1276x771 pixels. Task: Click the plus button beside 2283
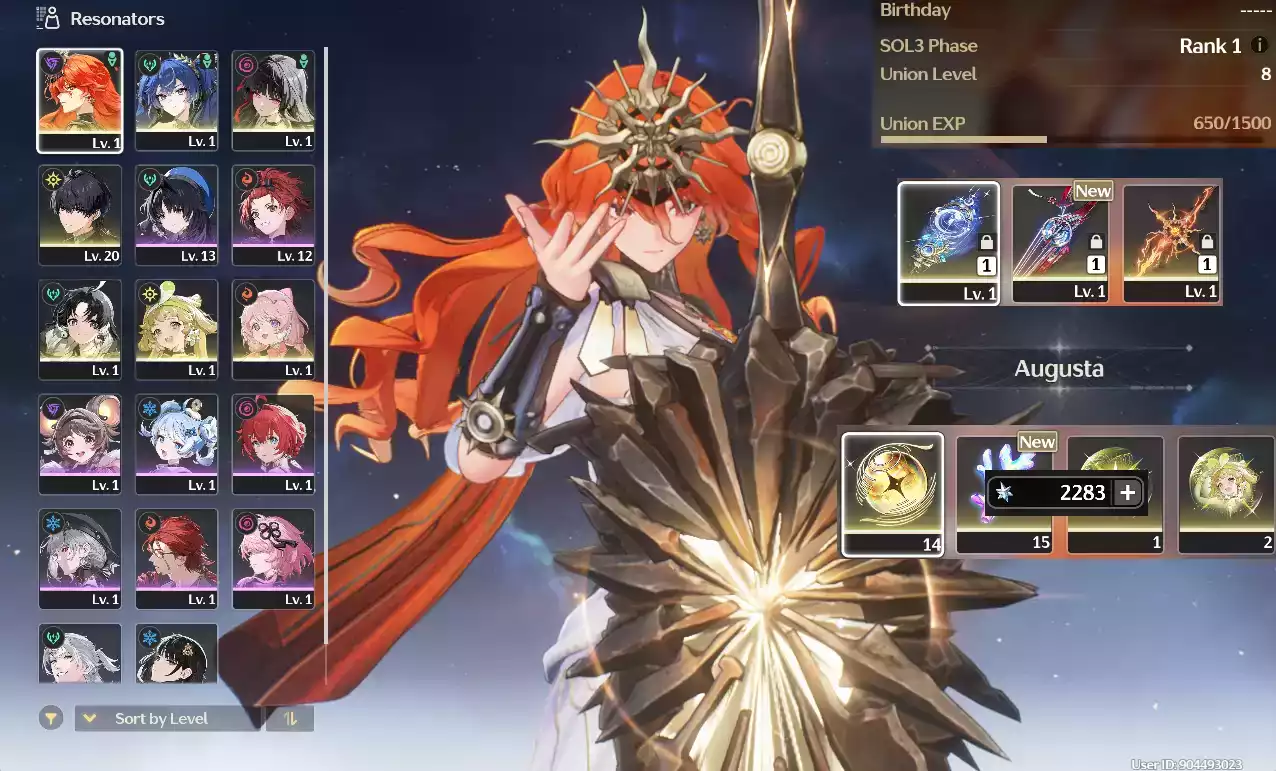1128,493
